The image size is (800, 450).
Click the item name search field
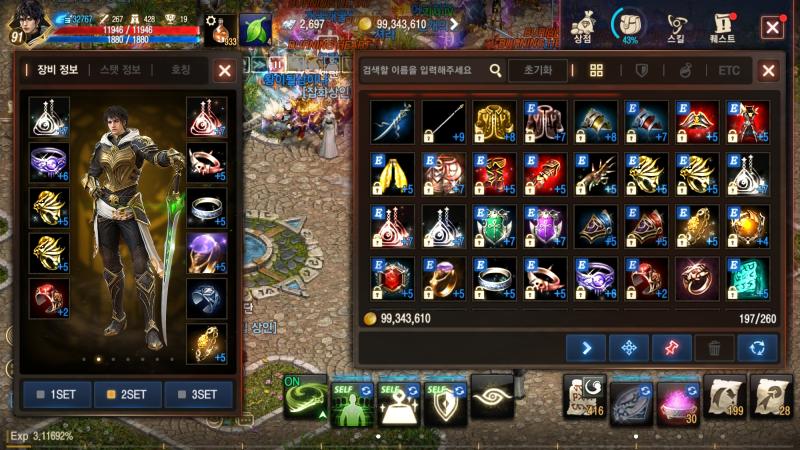427,70
